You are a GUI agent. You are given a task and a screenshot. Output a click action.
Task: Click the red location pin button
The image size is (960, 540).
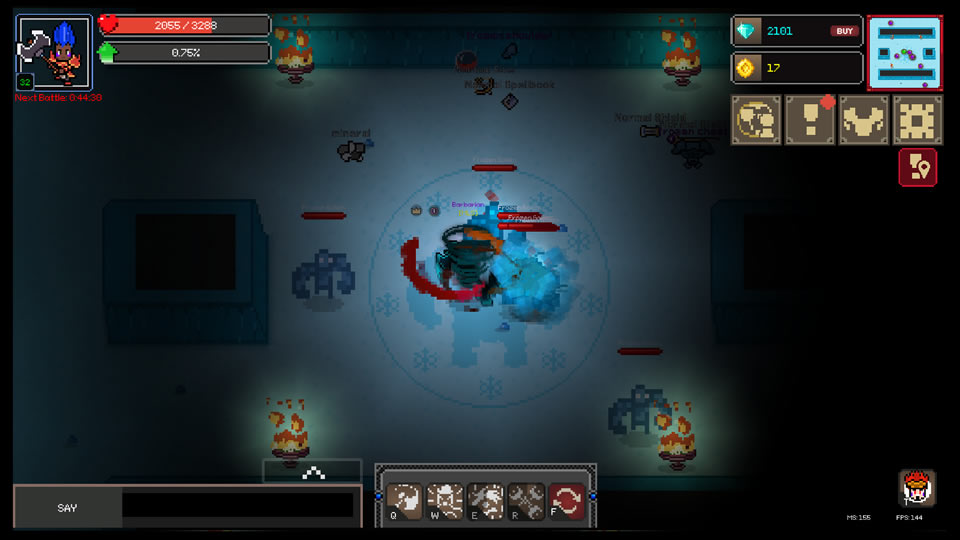pyautogui.click(x=917, y=167)
